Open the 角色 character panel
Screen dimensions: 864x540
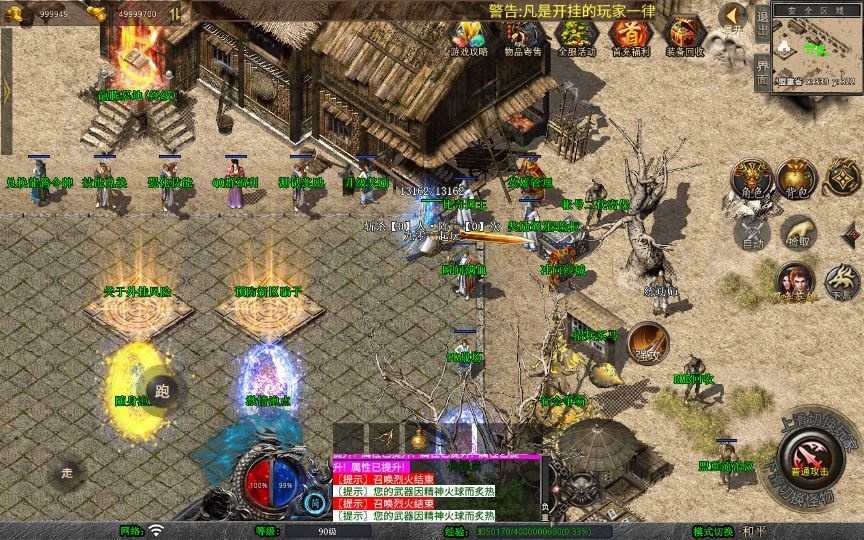(x=751, y=177)
